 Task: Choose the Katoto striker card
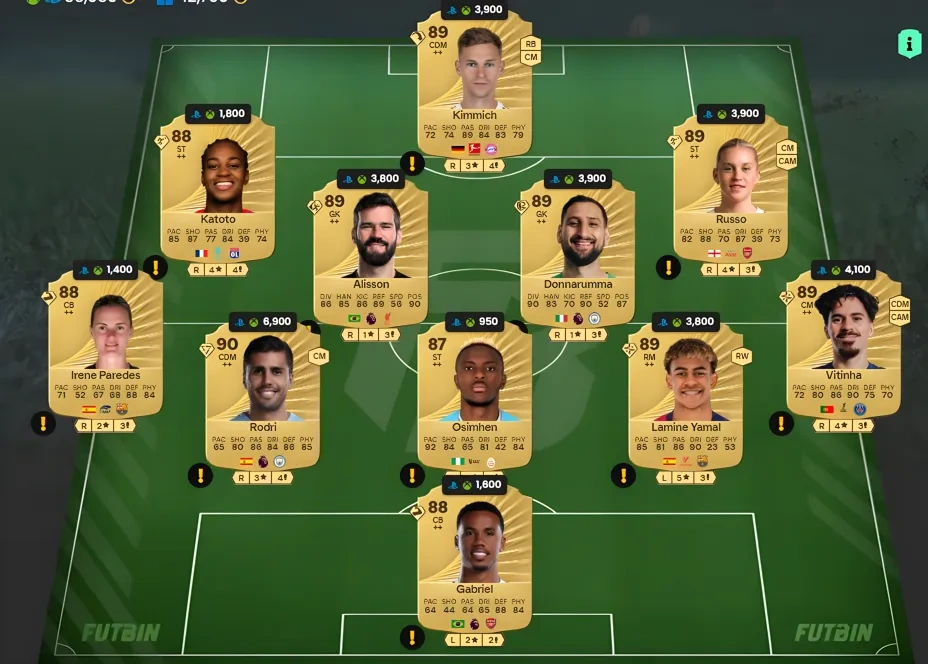[x=218, y=185]
